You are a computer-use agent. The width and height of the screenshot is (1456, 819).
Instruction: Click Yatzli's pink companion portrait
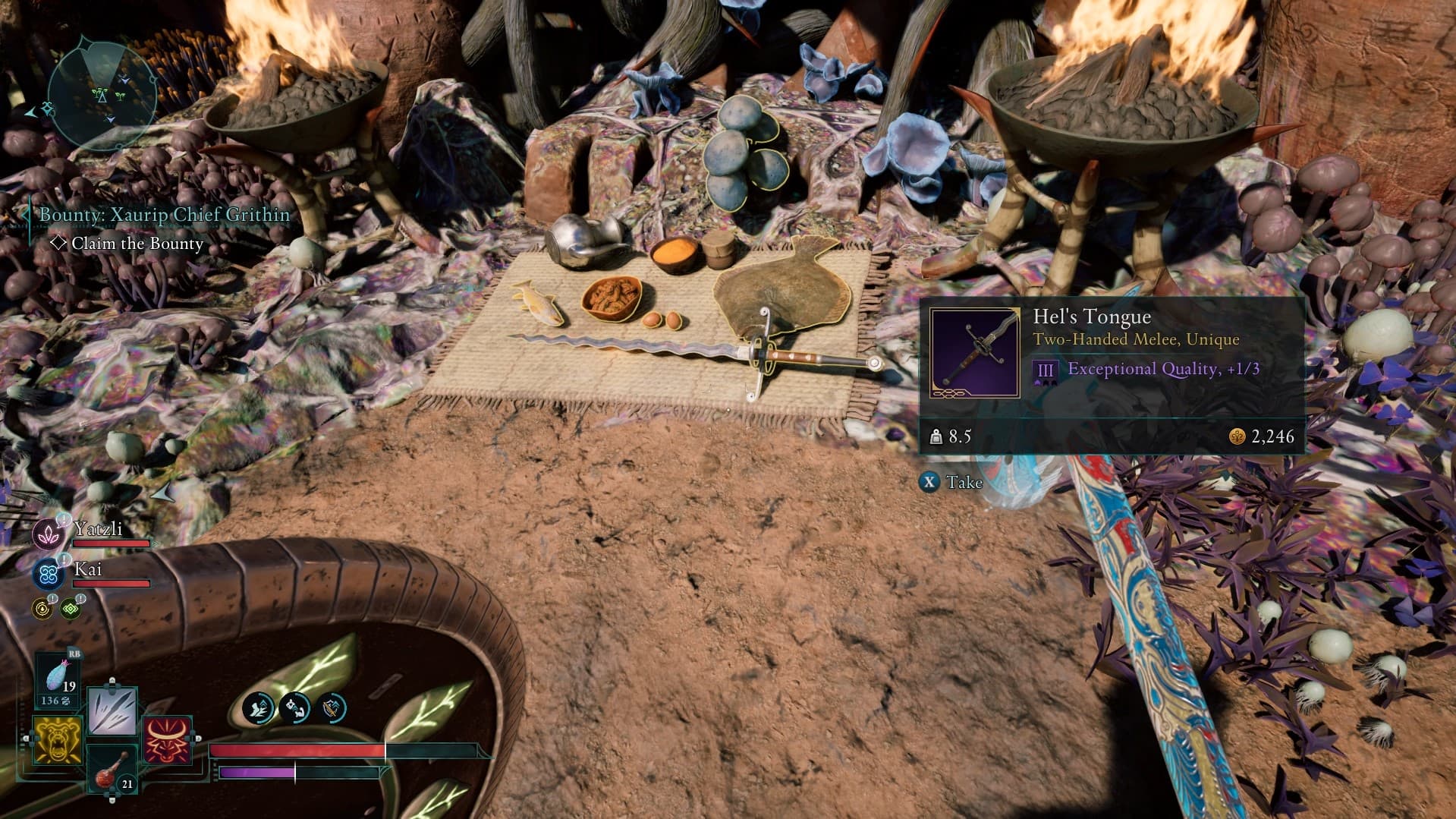(49, 534)
